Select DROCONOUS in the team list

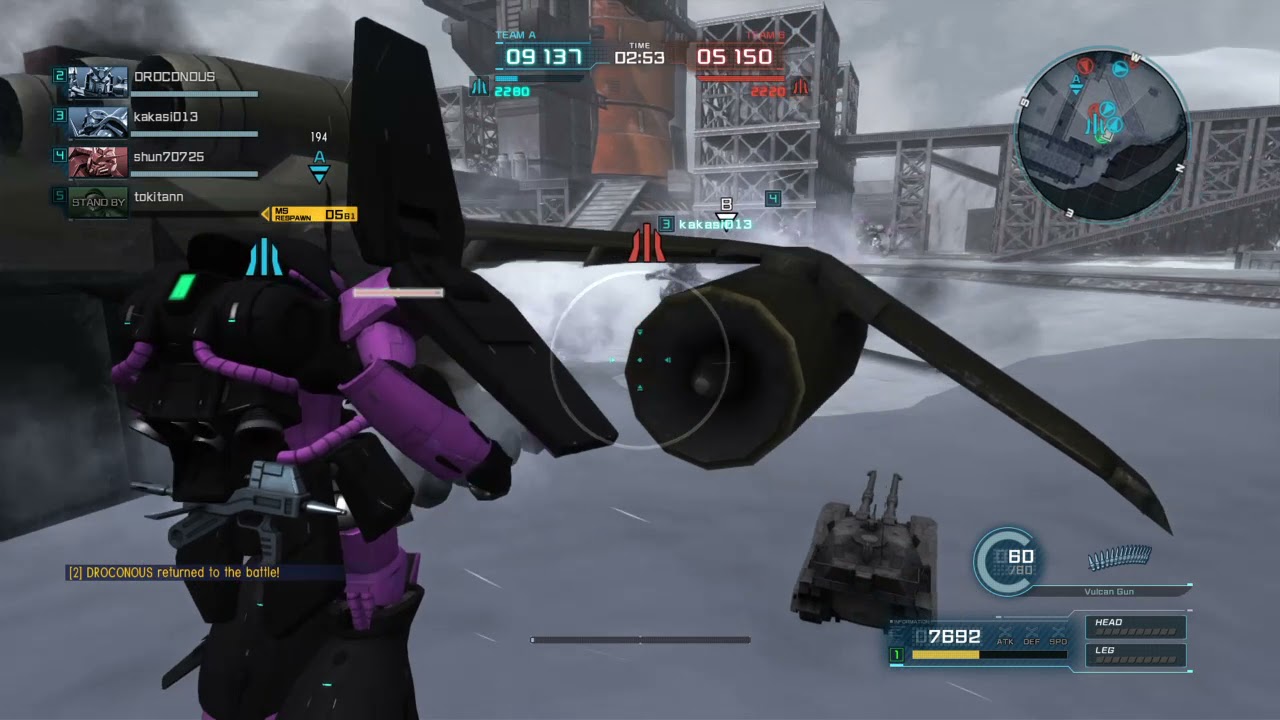coord(160,82)
